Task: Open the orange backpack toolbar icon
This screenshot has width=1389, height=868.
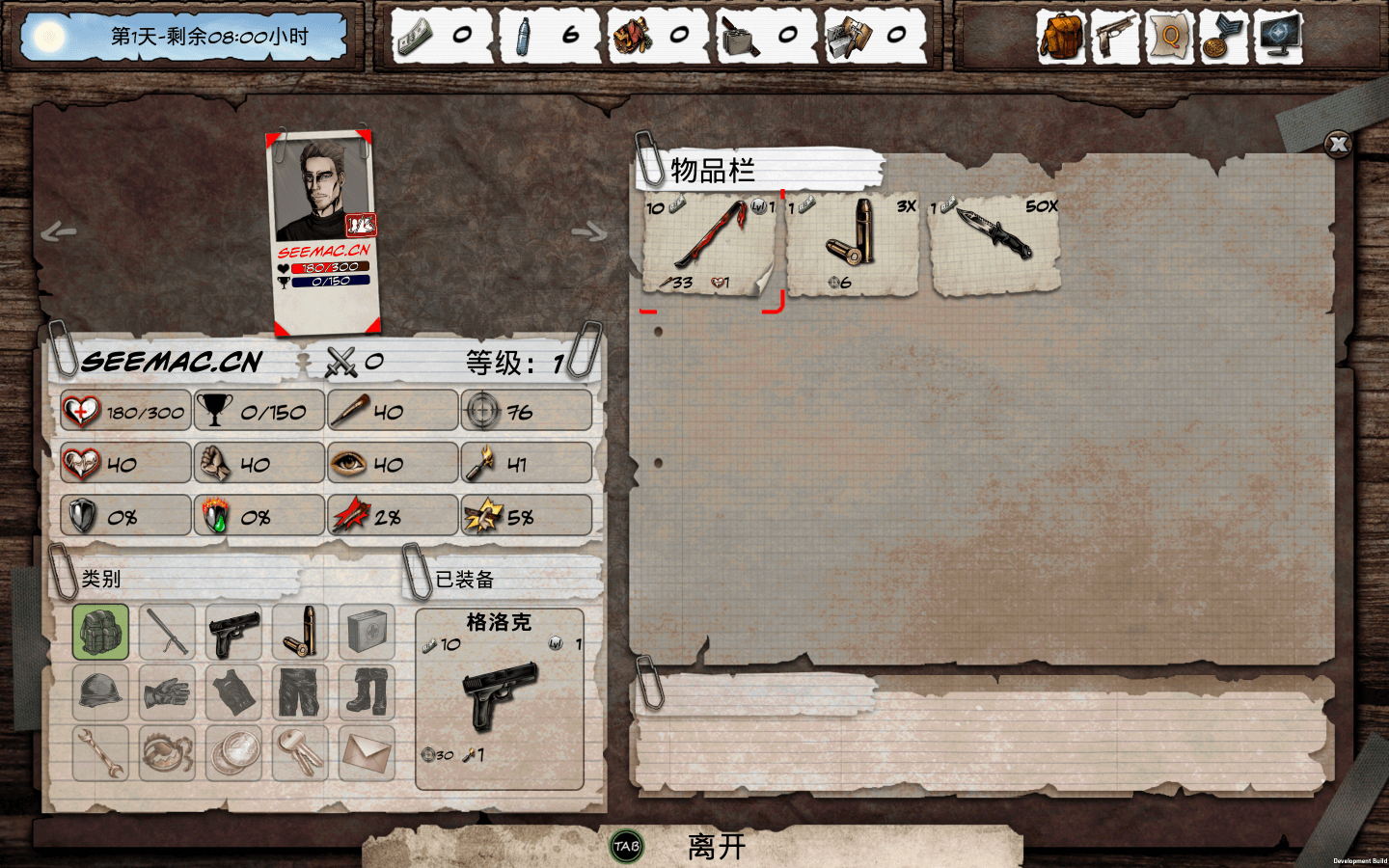Action: pos(1061,37)
